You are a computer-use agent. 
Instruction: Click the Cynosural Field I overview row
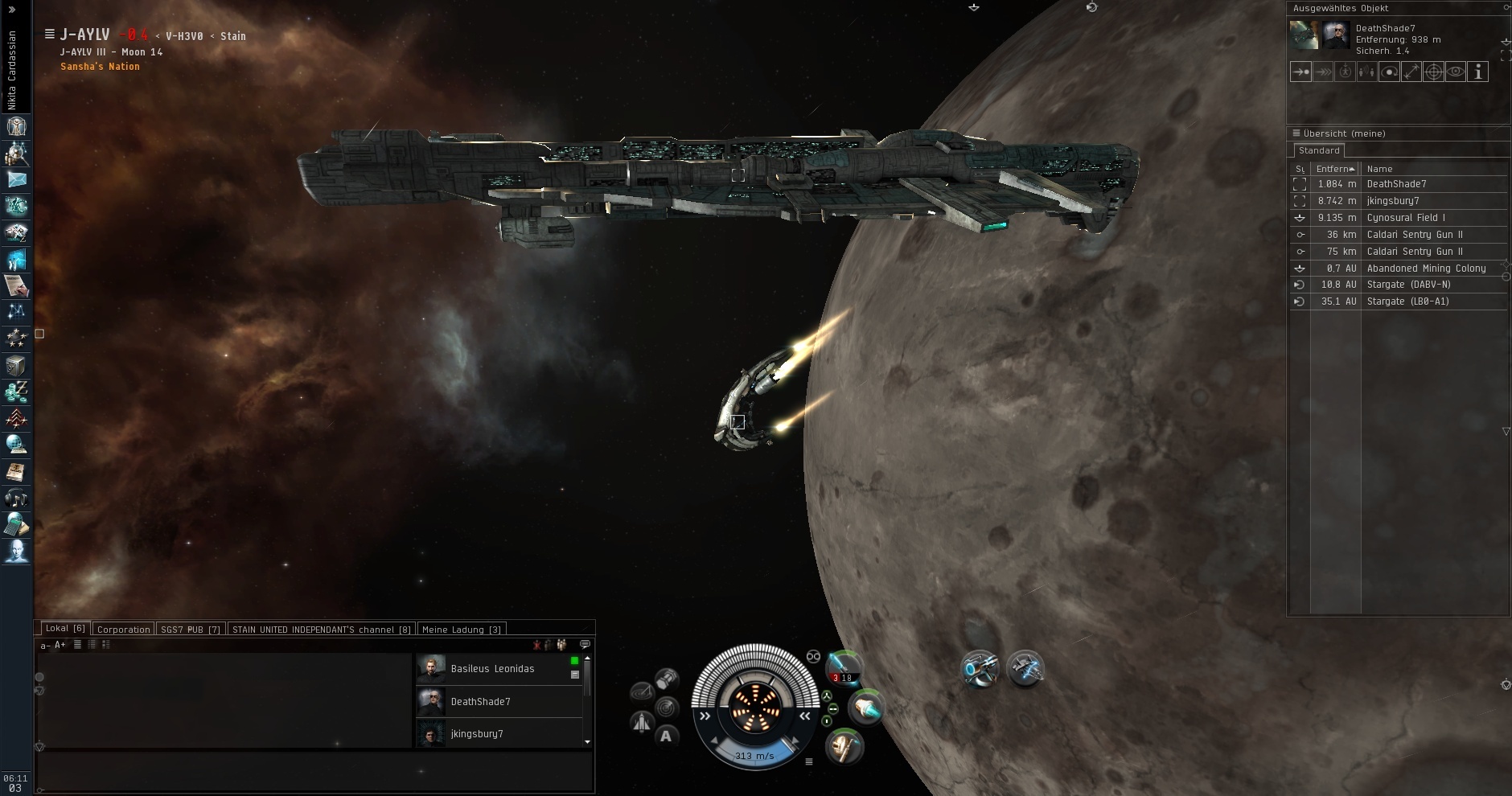(x=1406, y=218)
